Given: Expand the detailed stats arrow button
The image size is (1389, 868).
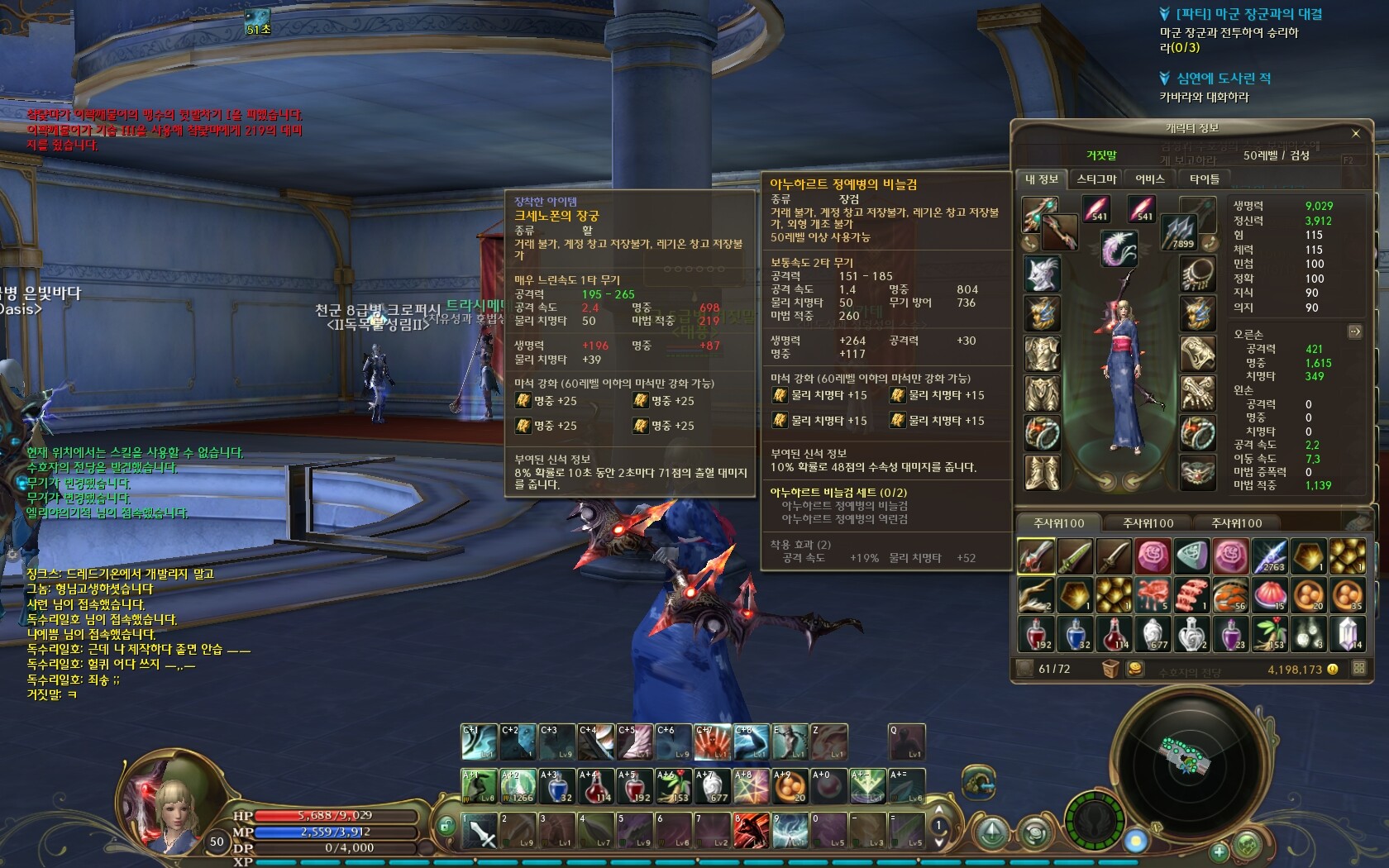Looking at the screenshot, I should pos(1355,331).
